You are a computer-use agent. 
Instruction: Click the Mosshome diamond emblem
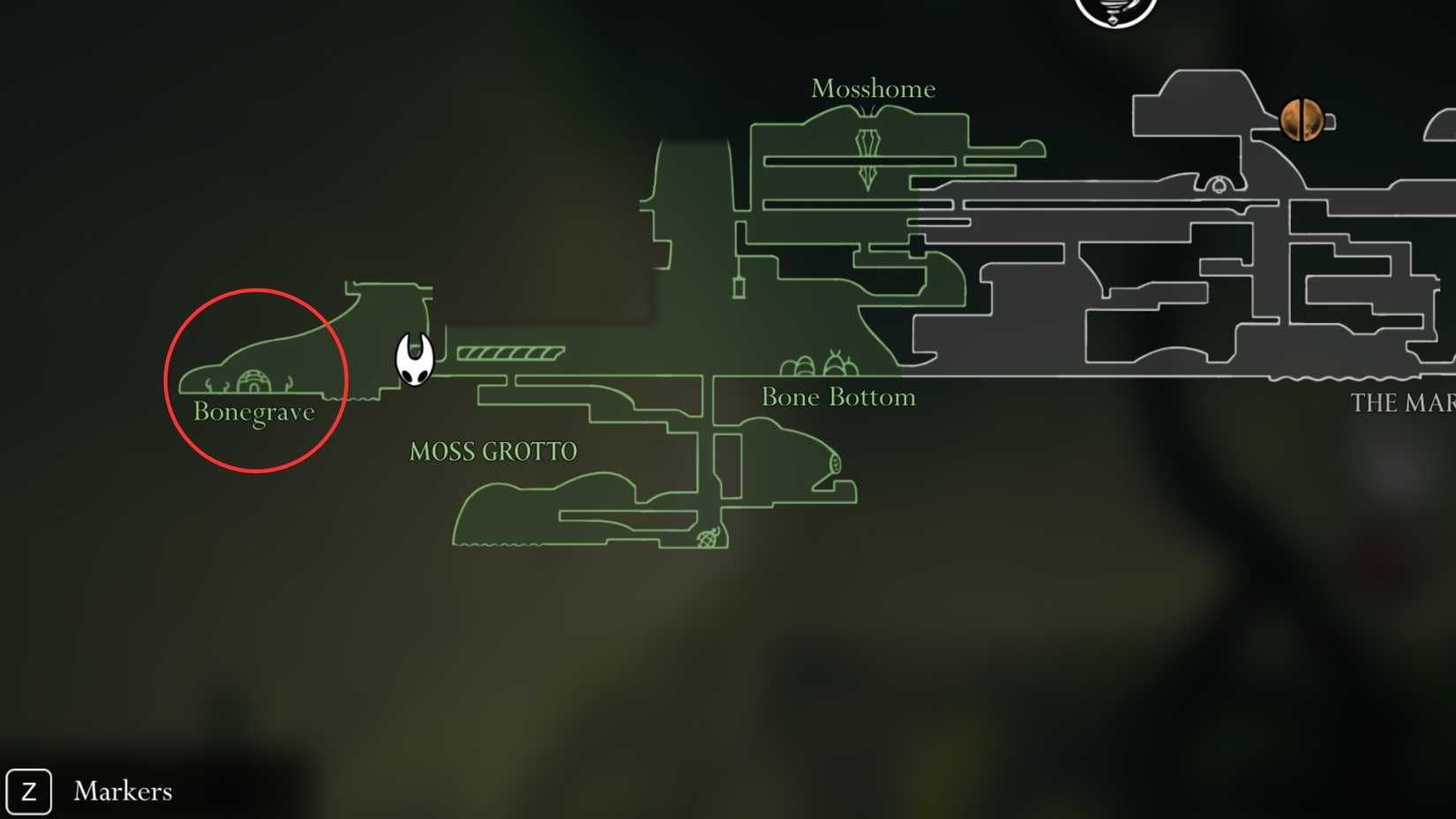pos(867,161)
